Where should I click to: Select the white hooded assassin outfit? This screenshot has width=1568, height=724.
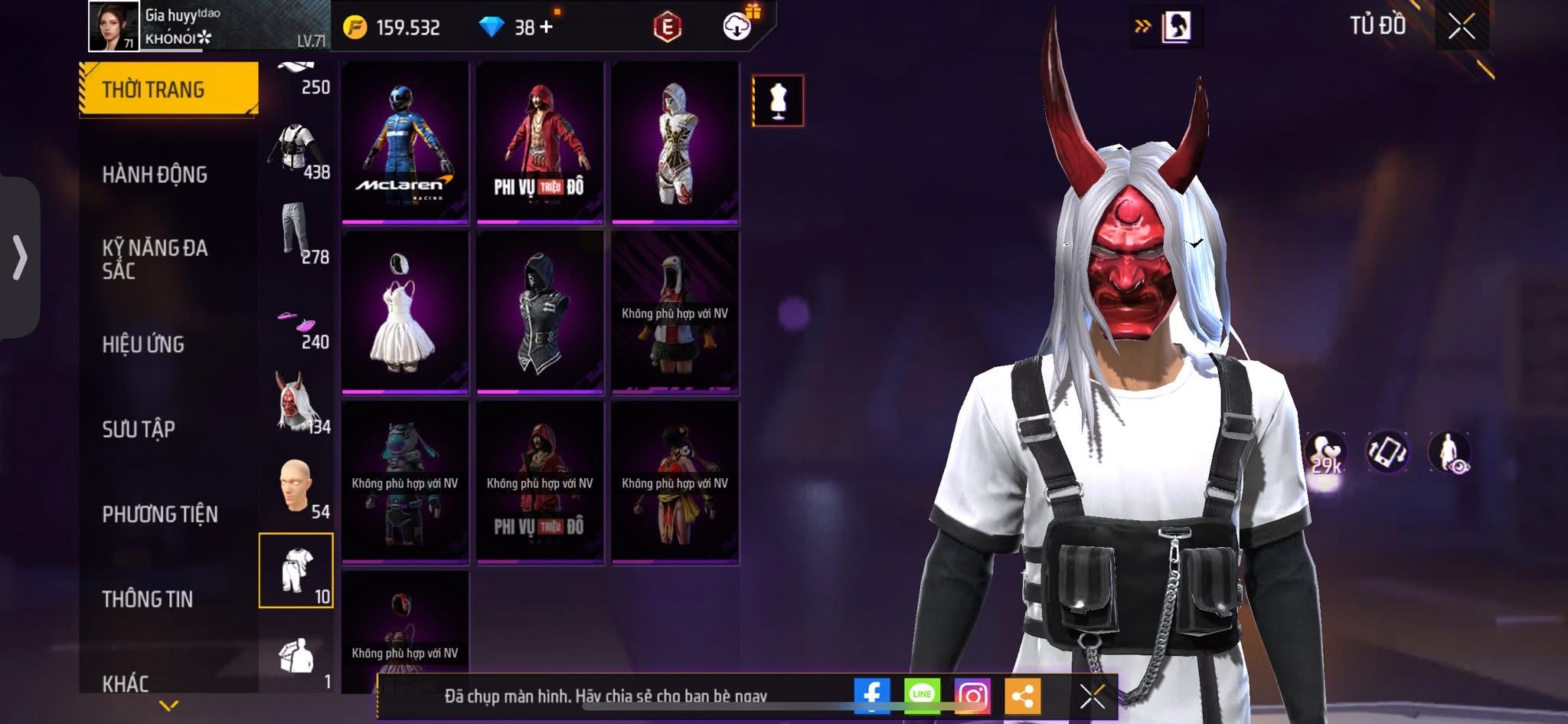(675, 142)
